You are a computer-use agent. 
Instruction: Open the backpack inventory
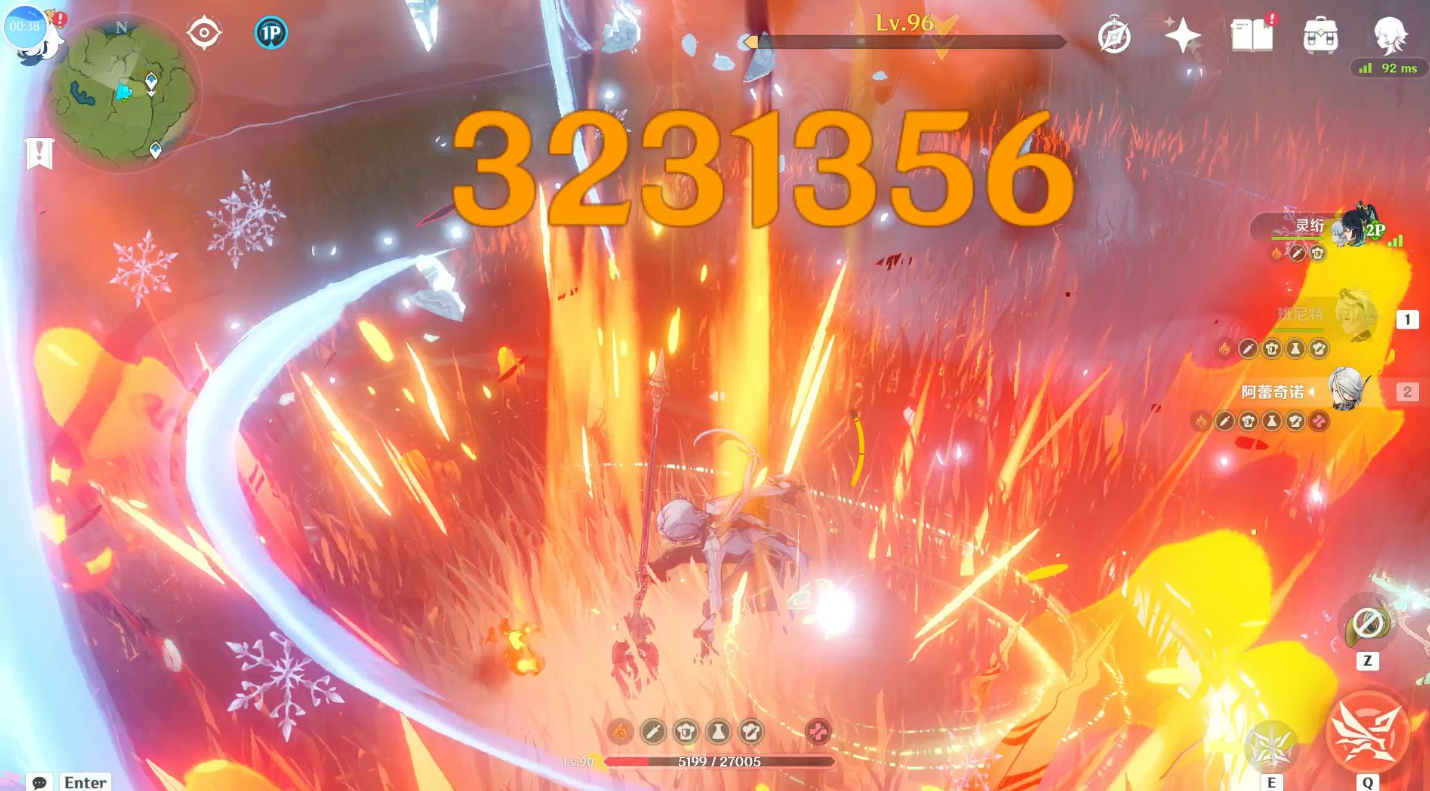(x=1321, y=36)
